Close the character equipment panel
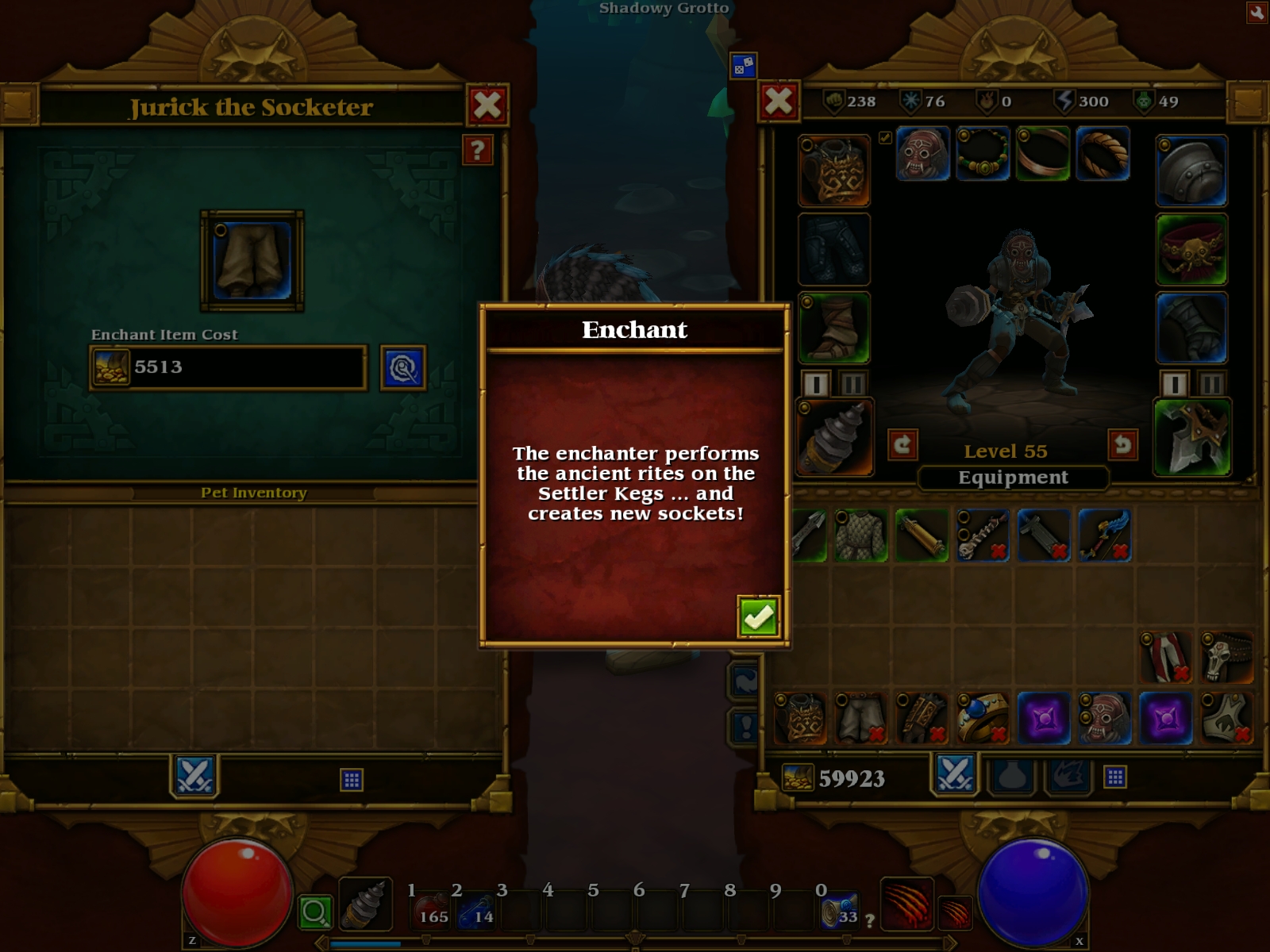1270x952 pixels. 779,102
